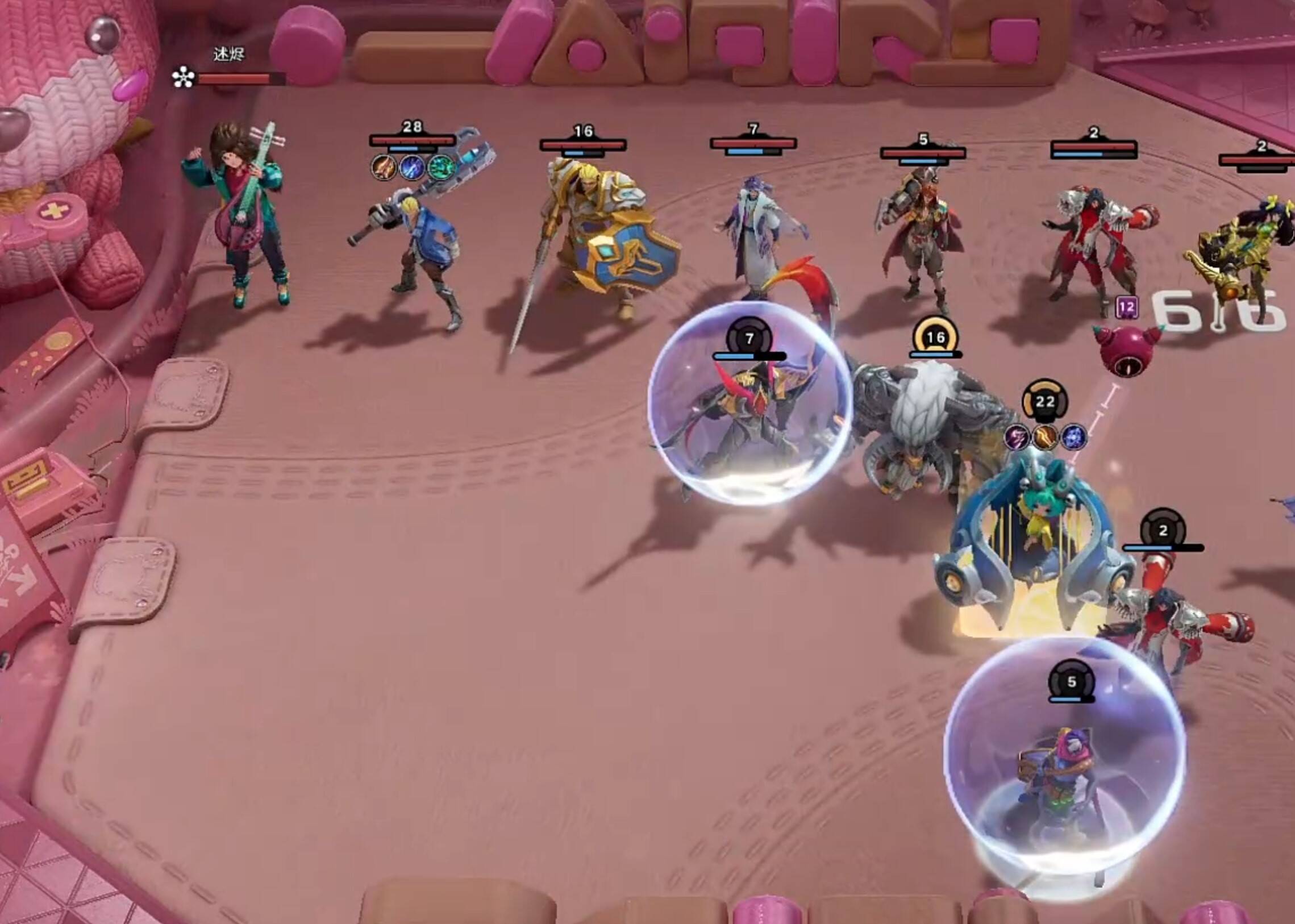Inspect the green swirl item on the cannon gunner
Image resolution: width=1295 pixels, height=924 pixels.
(x=440, y=167)
